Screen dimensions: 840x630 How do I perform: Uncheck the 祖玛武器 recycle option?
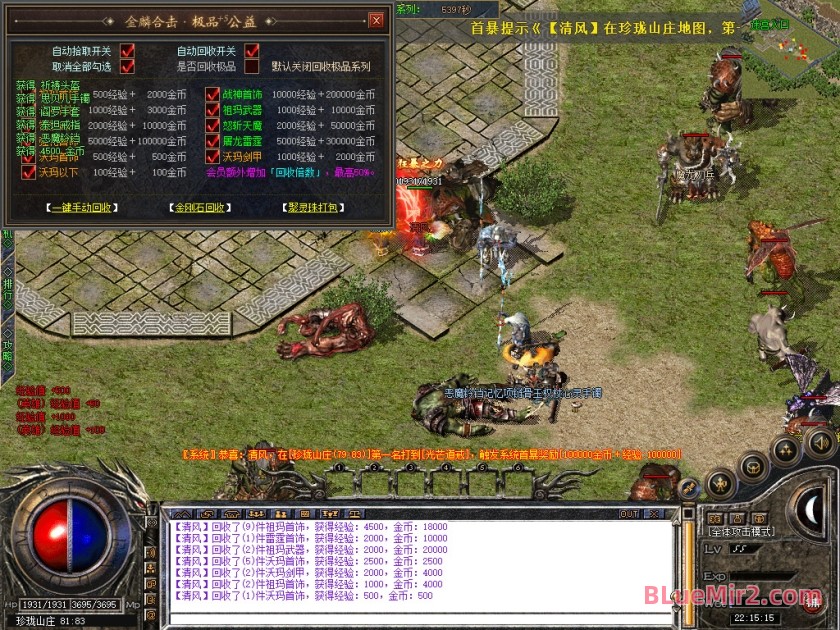click(x=213, y=111)
